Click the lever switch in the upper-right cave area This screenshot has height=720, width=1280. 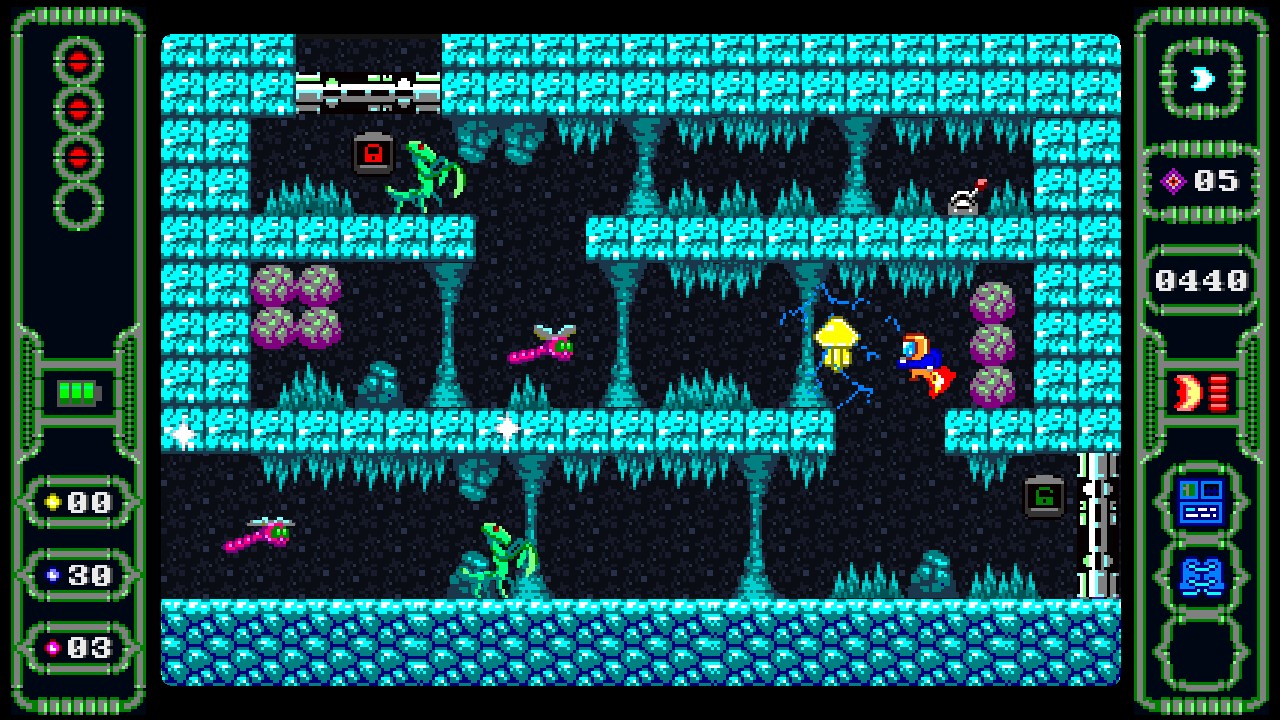(x=966, y=198)
